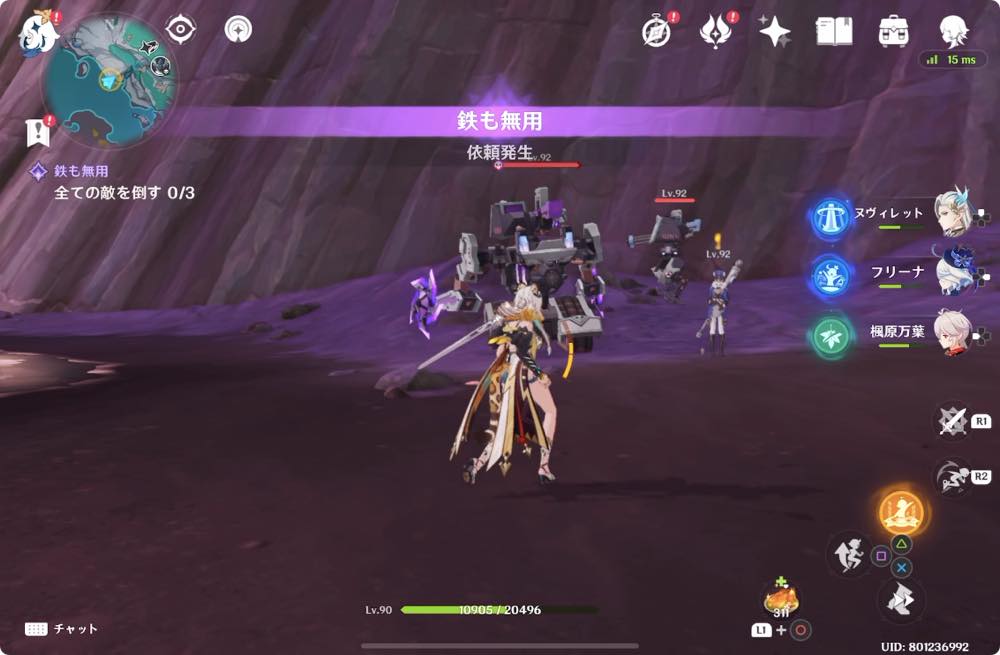Screen dimensions: 1000x655
Task: Select the 鉄も無用 quest tracker
Action: tap(80, 171)
